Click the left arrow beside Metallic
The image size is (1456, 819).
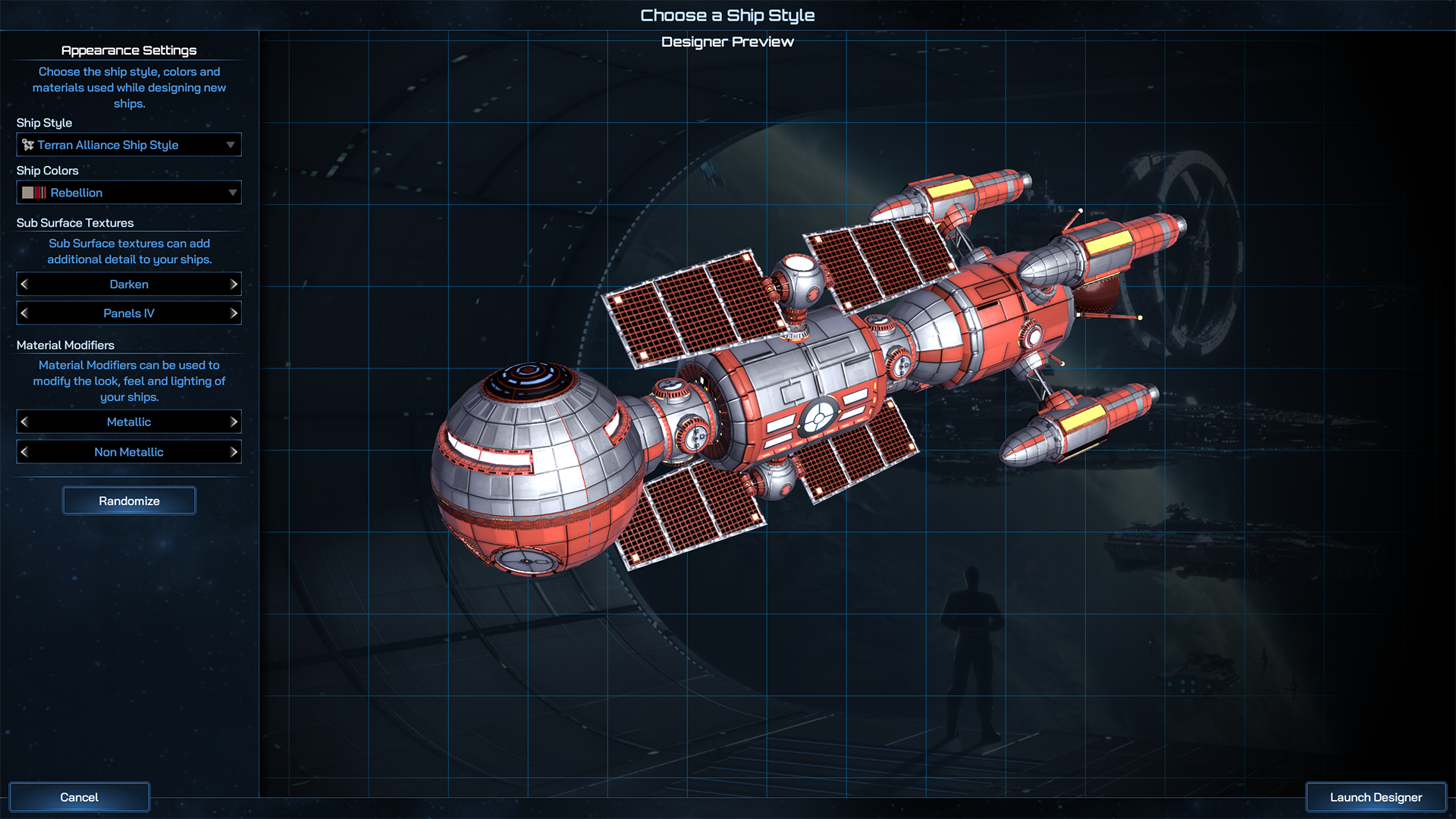[24, 422]
